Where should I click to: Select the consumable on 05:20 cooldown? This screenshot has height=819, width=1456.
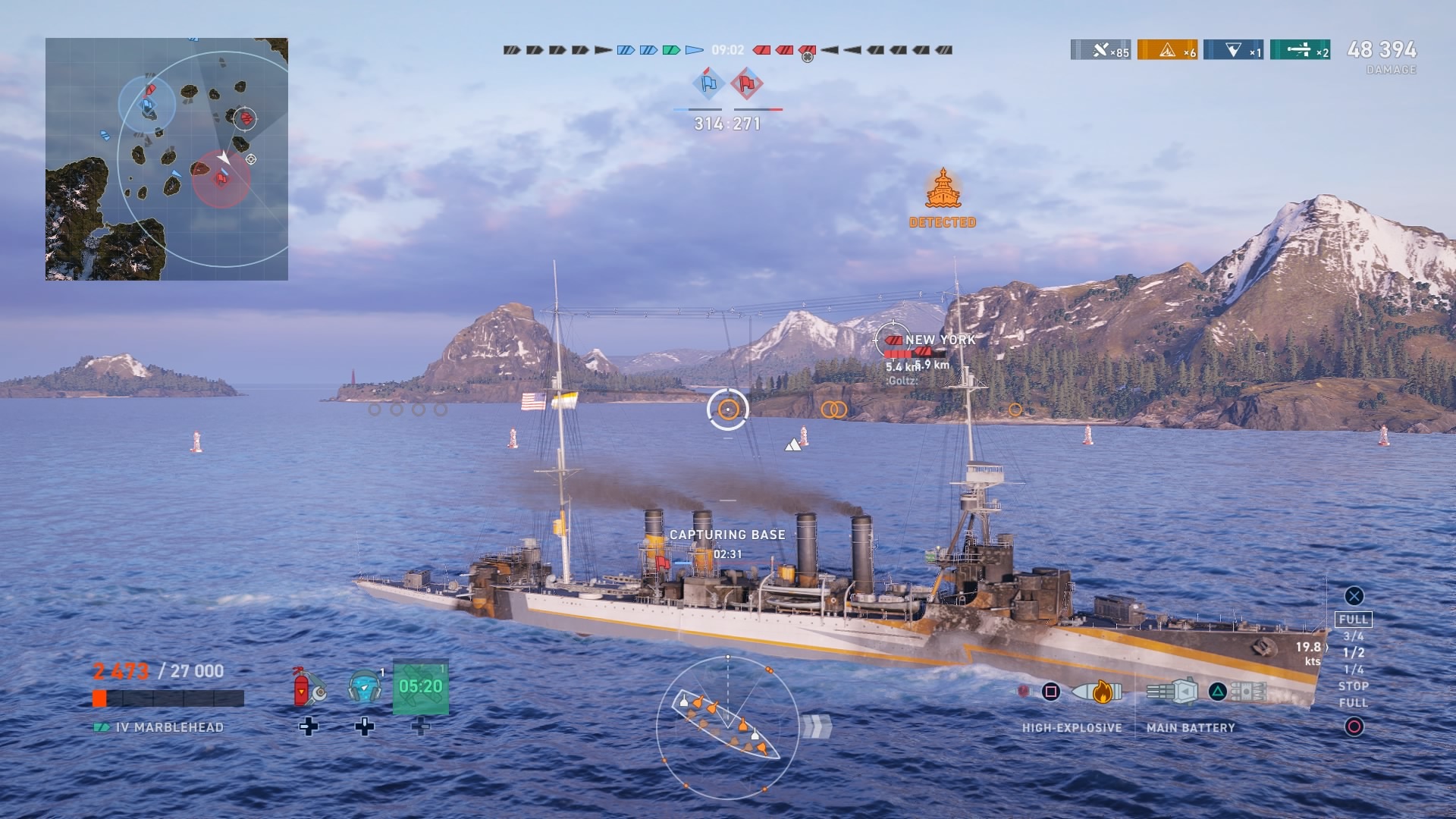421,687
